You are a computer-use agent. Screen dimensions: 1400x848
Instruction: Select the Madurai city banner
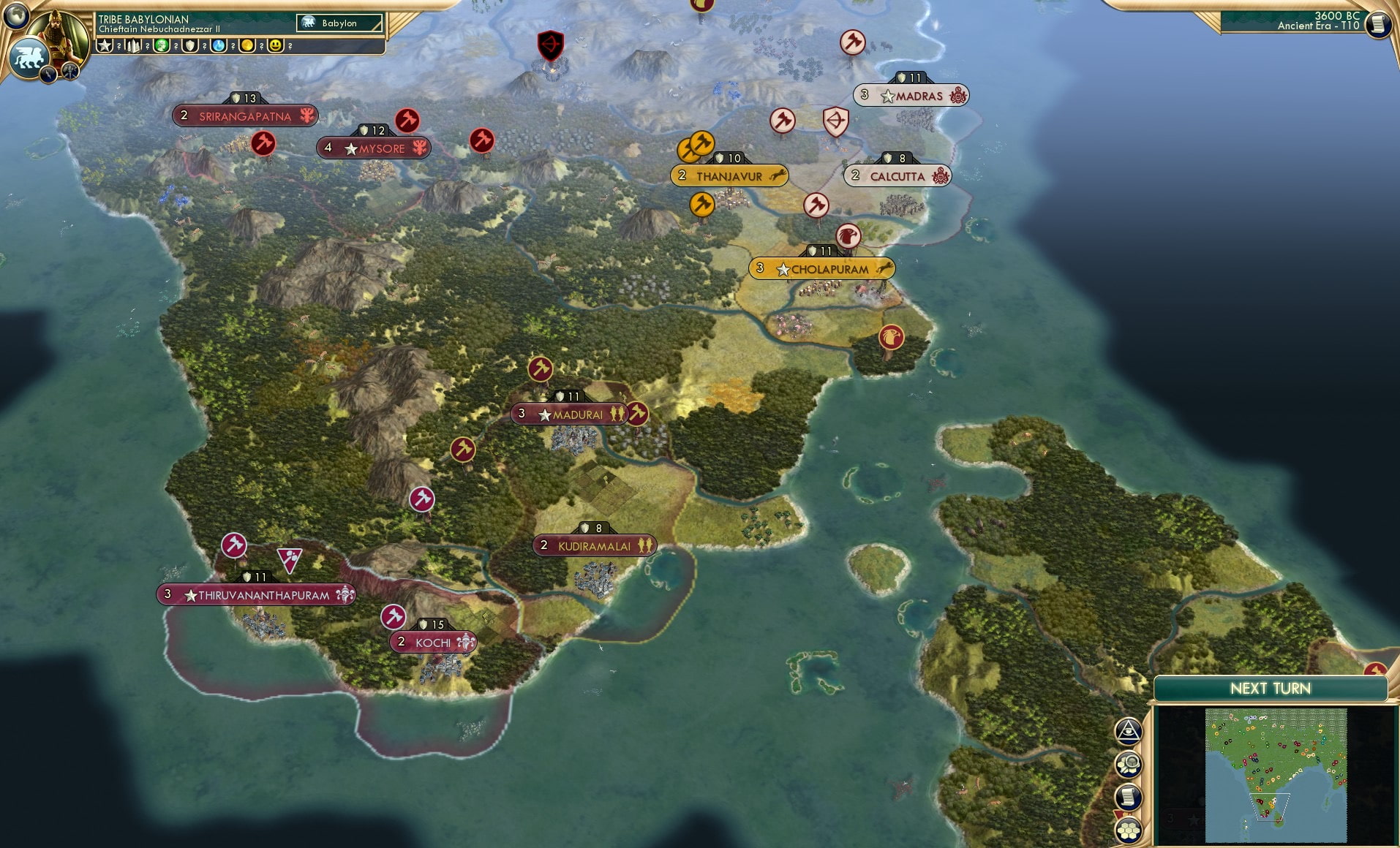(570, 413)
